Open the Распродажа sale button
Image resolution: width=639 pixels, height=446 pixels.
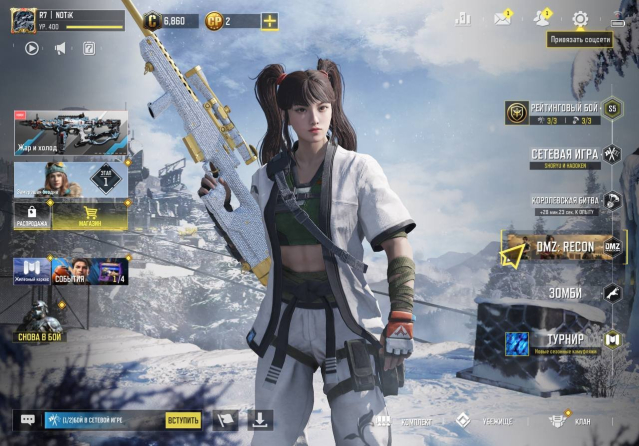[x=32, y=216]
